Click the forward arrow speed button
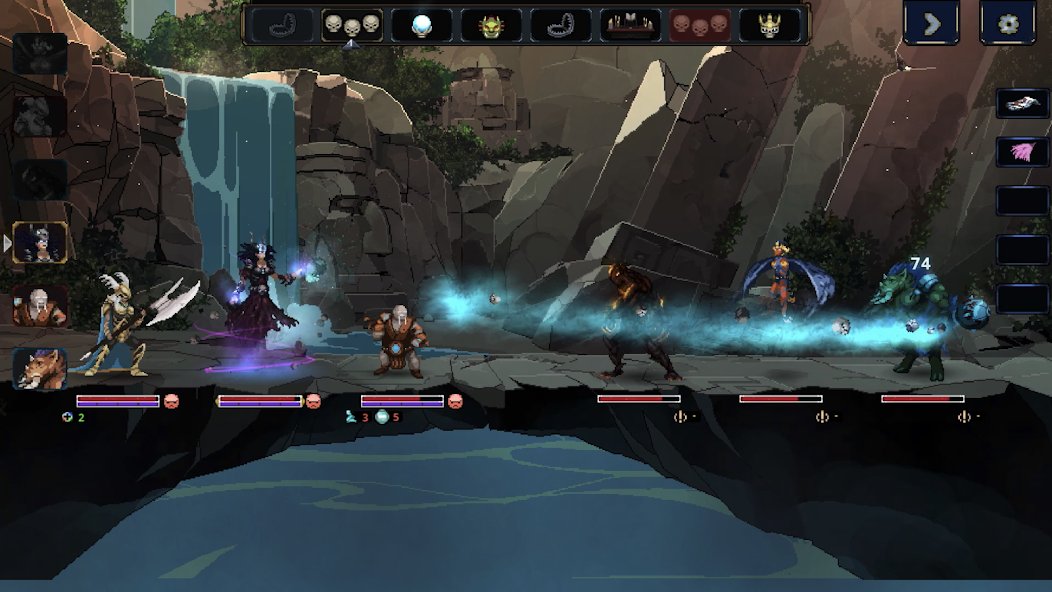 pyautogui.click(x=931, y=23)
